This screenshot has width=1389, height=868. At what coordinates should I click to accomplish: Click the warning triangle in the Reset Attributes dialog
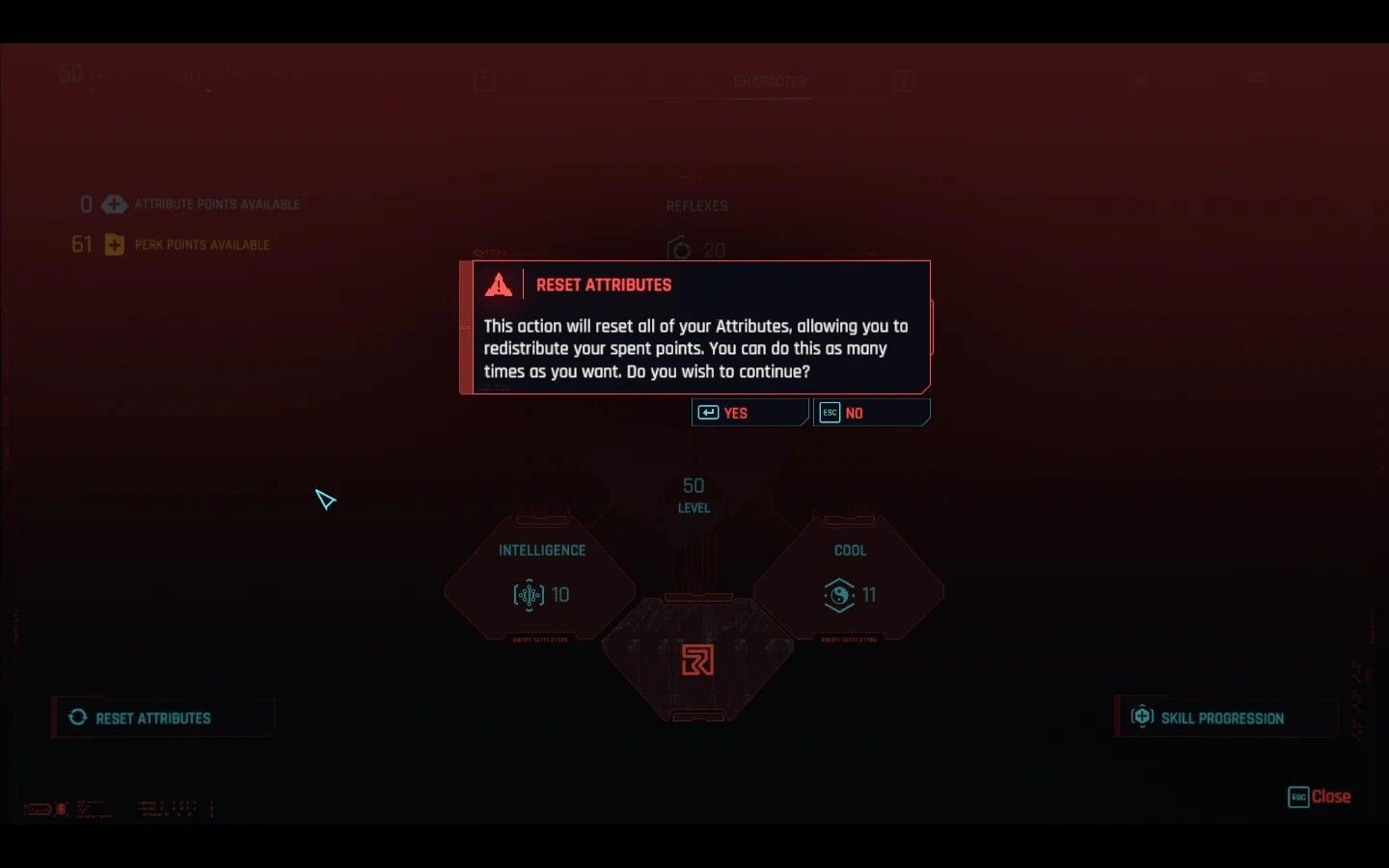coord(499,283)
